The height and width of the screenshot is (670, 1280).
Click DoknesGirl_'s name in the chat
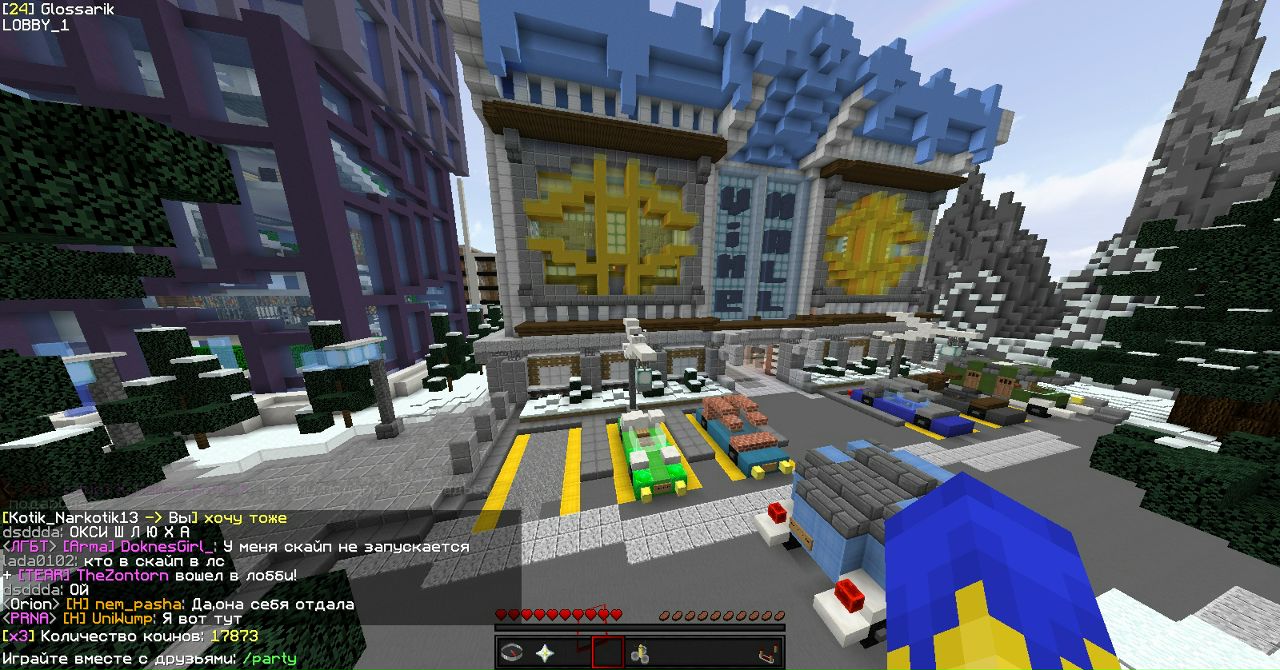point(165,547)
